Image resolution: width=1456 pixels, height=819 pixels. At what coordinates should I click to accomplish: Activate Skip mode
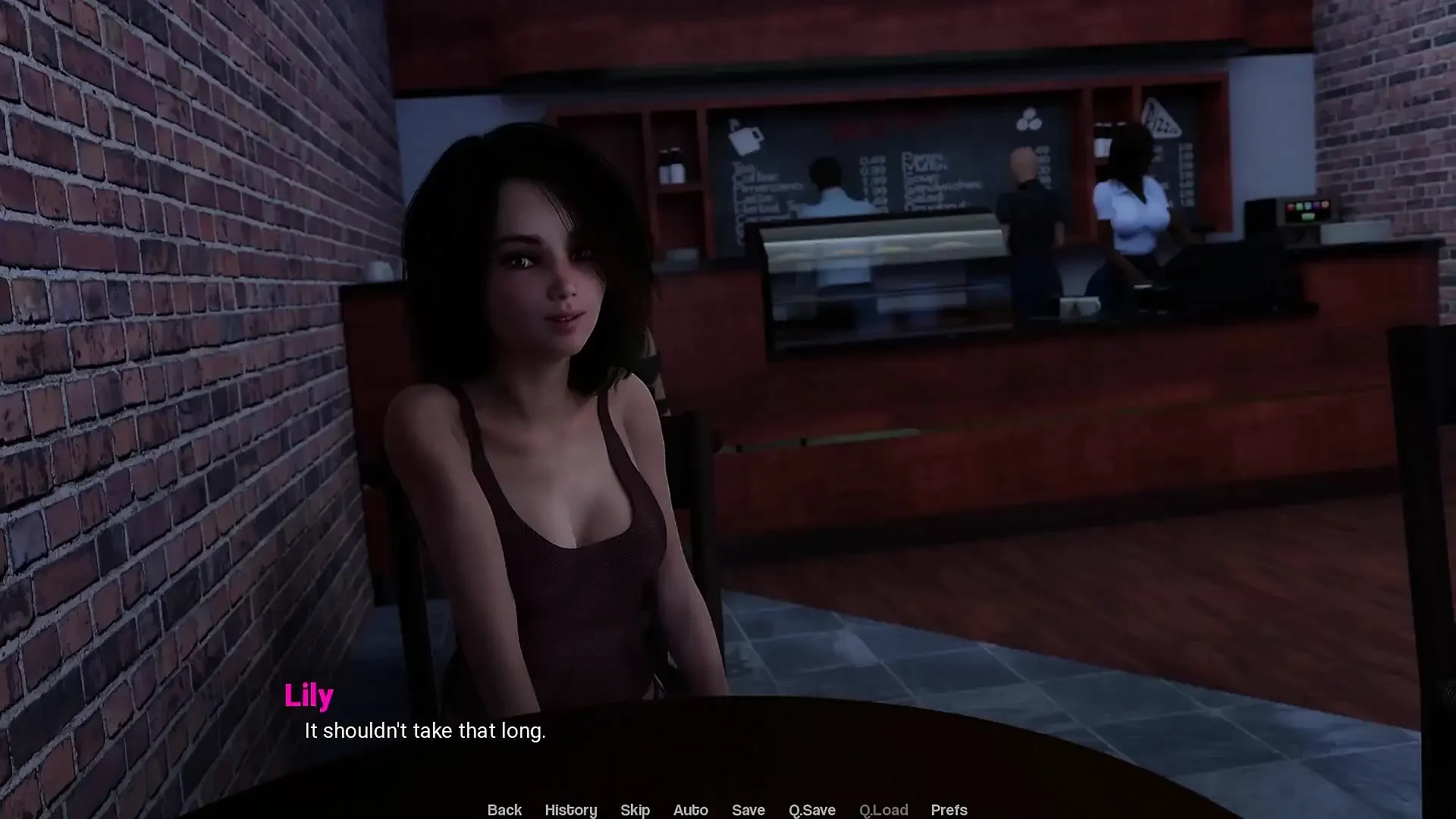click(635, 810)
